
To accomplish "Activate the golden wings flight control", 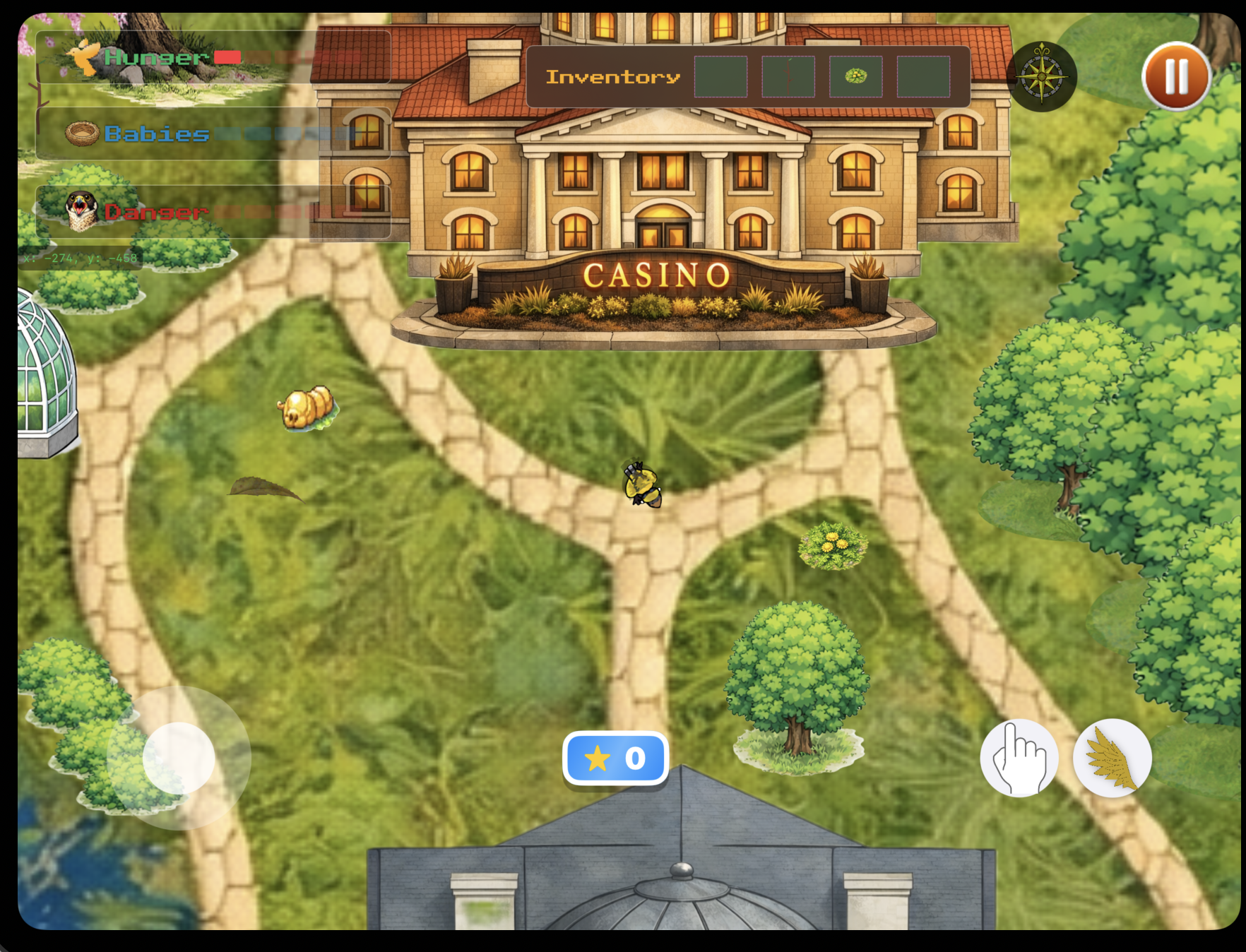I will click(1113, 757).
